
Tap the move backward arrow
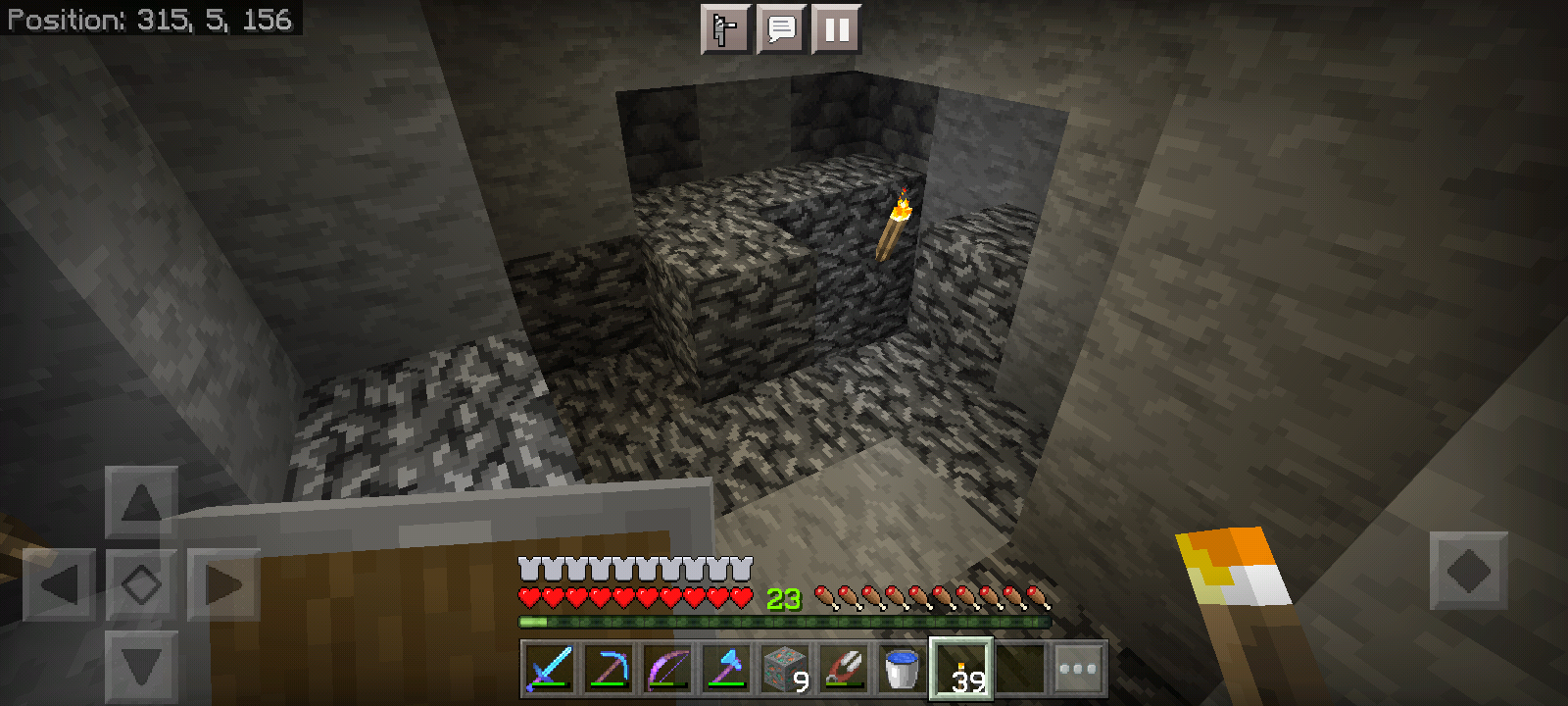point(141,667)
